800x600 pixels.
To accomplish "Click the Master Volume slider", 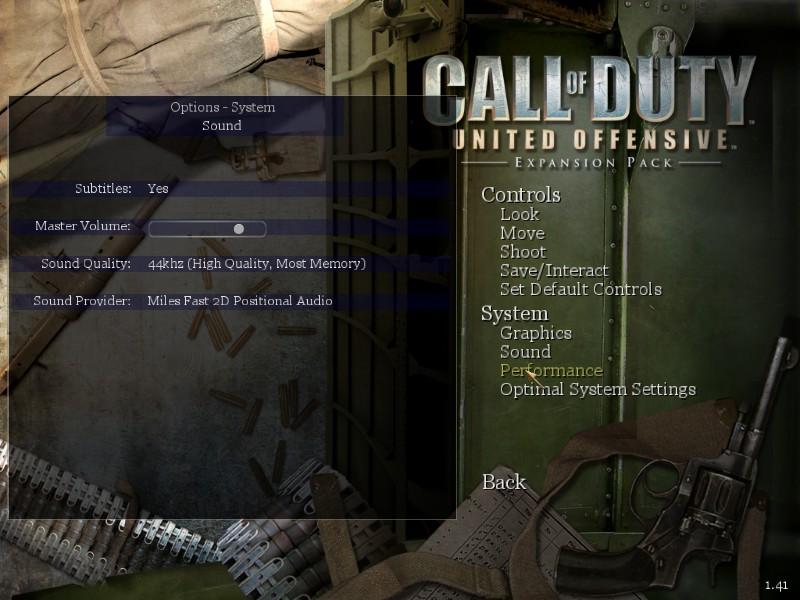I will point(207,228).
